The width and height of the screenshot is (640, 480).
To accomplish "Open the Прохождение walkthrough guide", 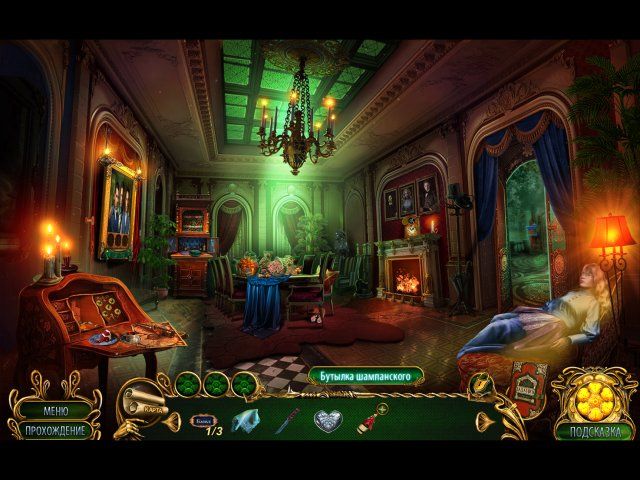I will [55, 430].
